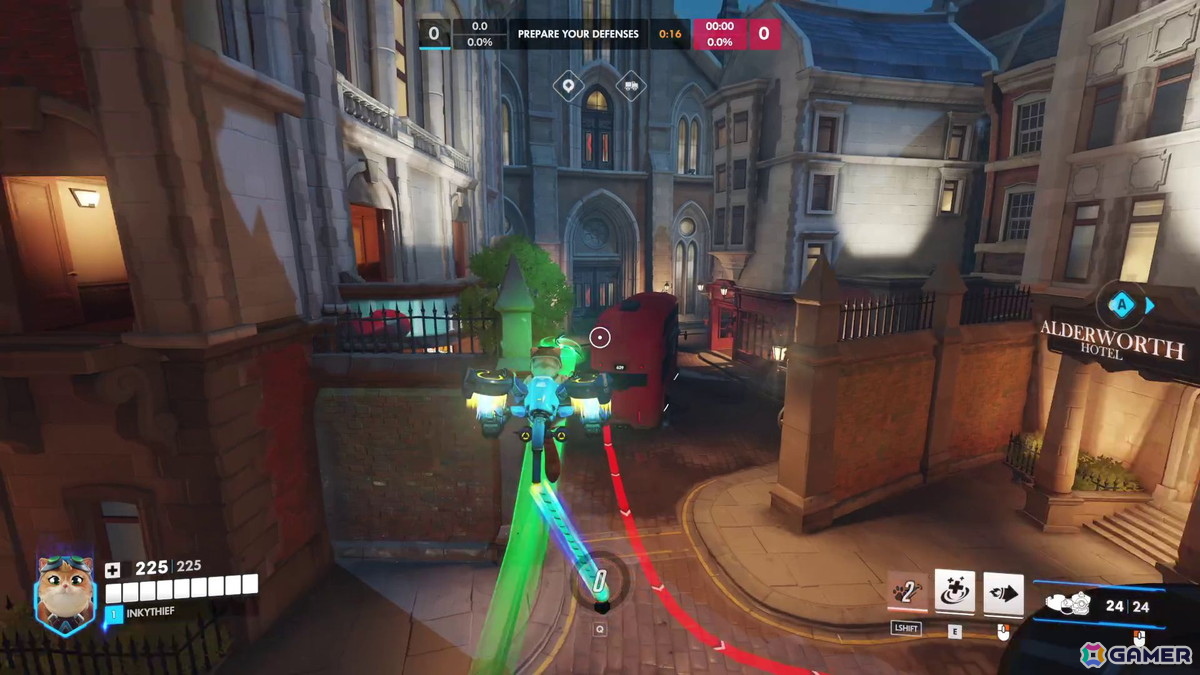Screen dimensions: 1200x675
Task: Select the payload truck objective icon
Action: click(630, 86)
